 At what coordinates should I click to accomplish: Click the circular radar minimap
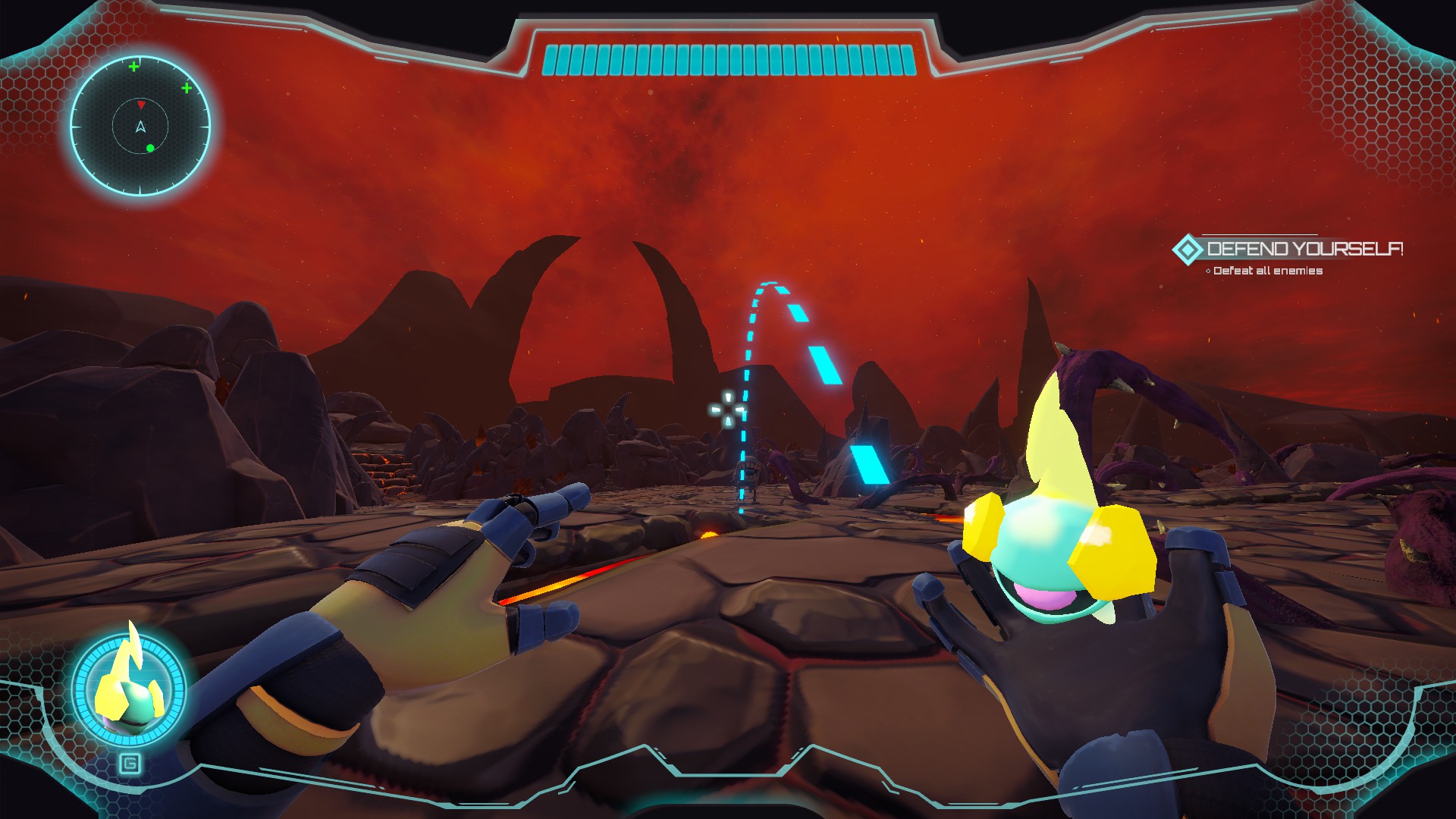coord(140,126)
